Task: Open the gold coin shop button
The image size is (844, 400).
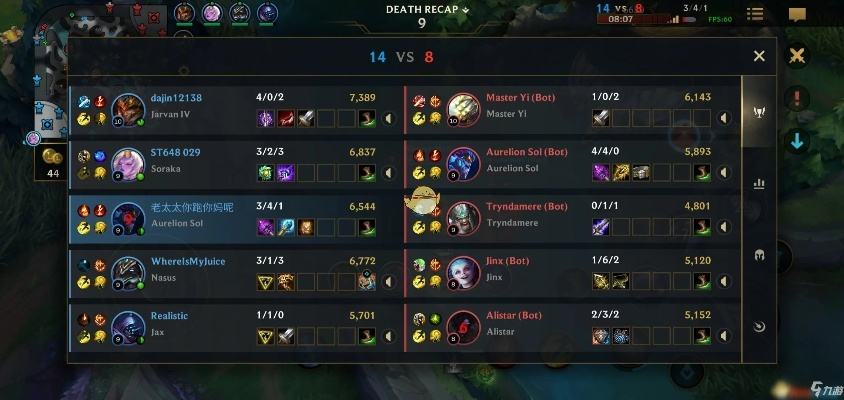Action: 50,156
